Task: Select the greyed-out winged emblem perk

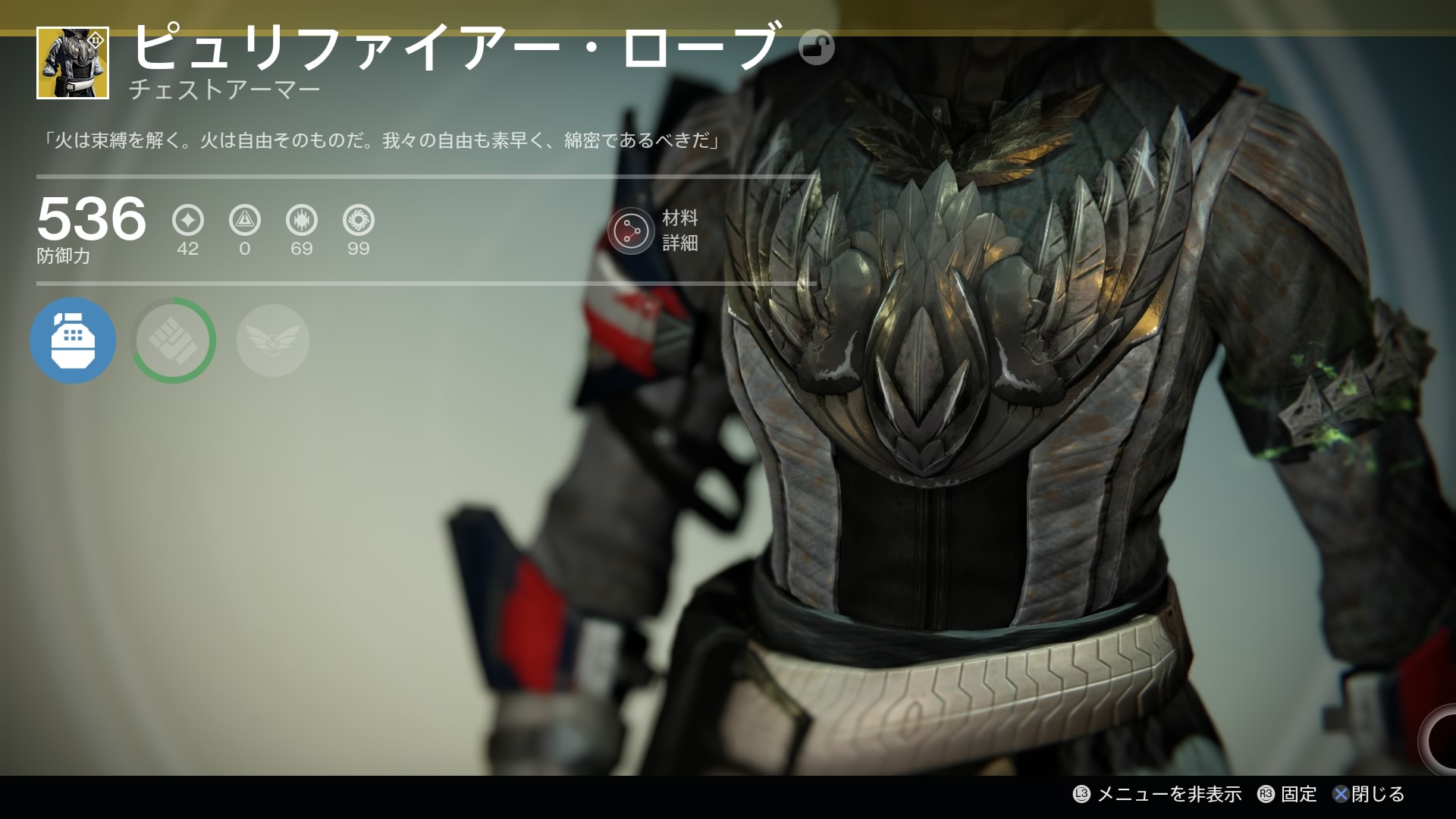Action: [273, 340]
